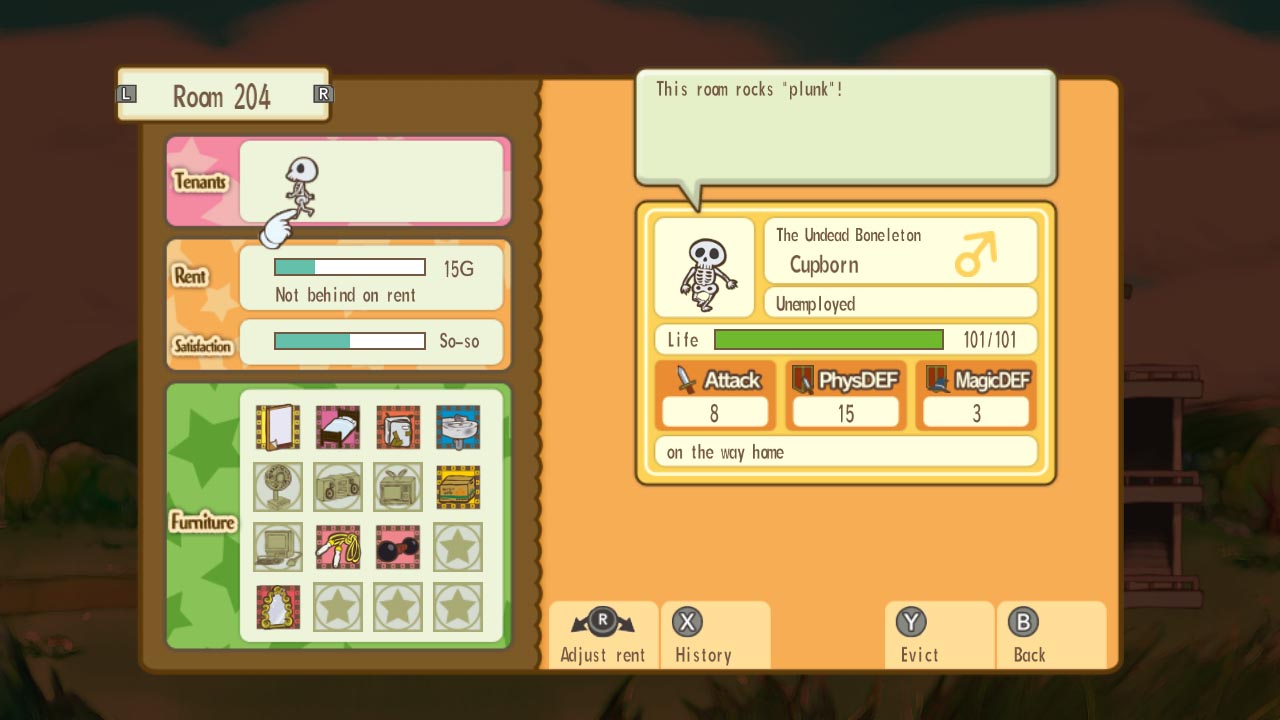This screenshot has height=720, width=1280.
Task: Select the refrigerator furniture icon
Action: click(x=398, y=428)
